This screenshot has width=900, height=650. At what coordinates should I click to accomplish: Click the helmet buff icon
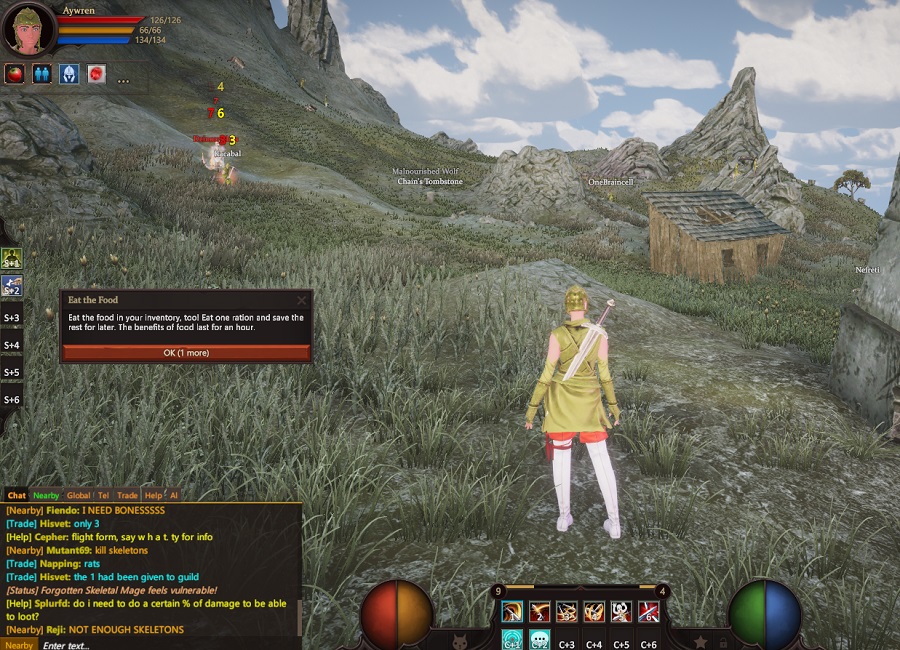click(x=68, y=73)
